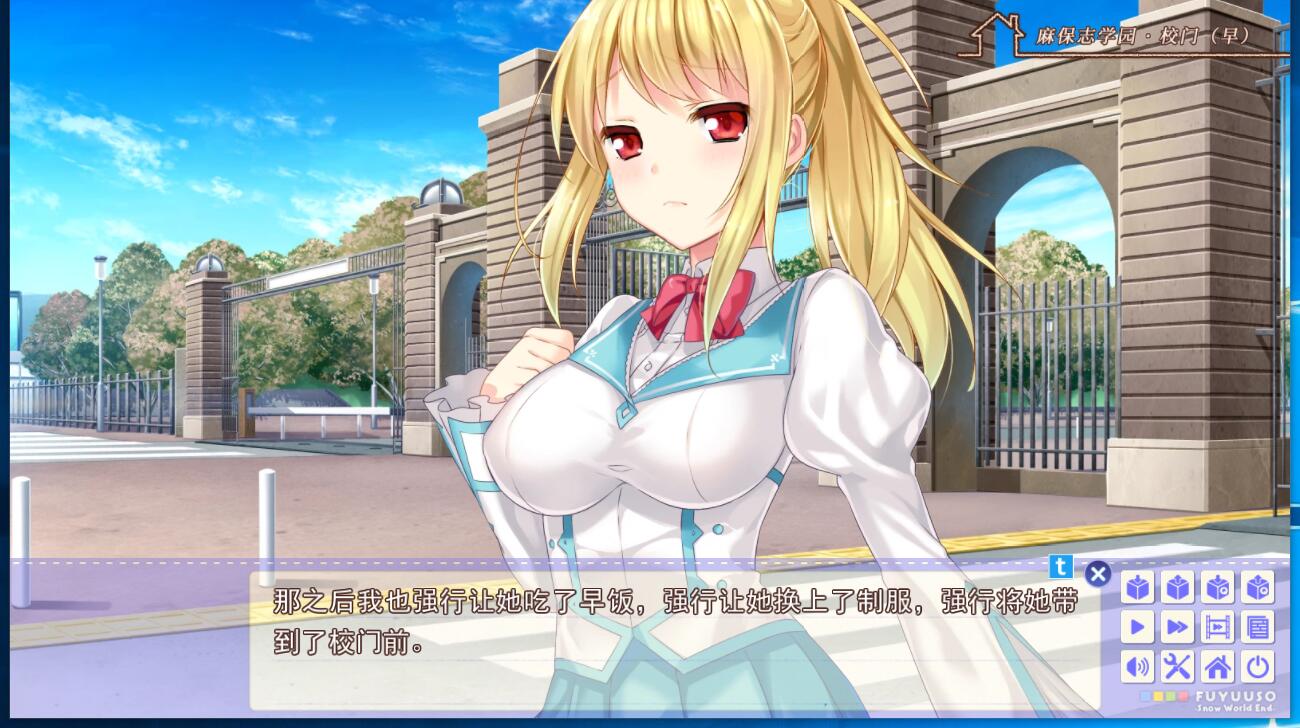The width and height of the screenshot is (1300, 728).
Task: Perform a quick load
Action: [x=1257, y=588]
